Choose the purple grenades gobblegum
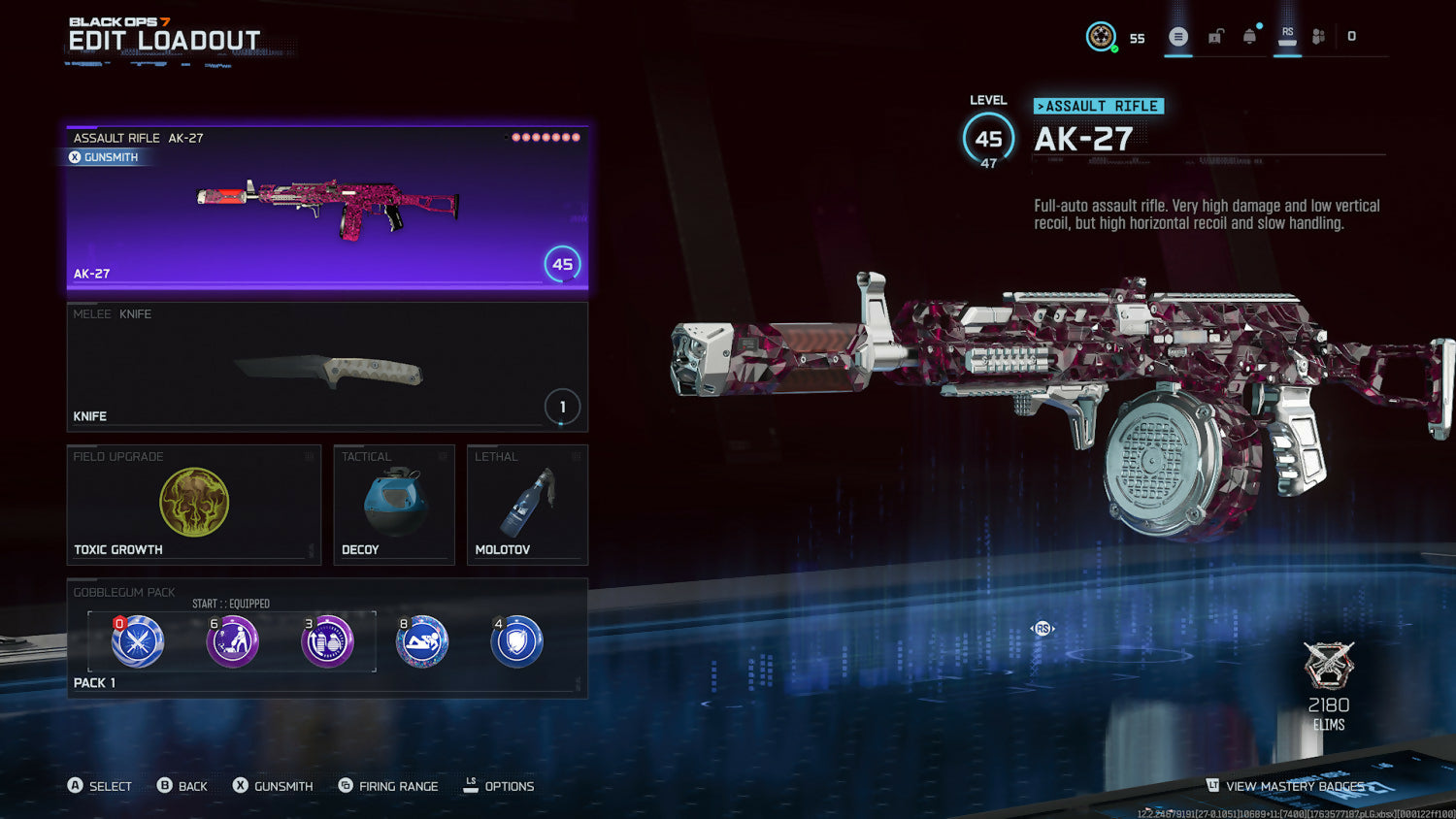 point(327,641)
